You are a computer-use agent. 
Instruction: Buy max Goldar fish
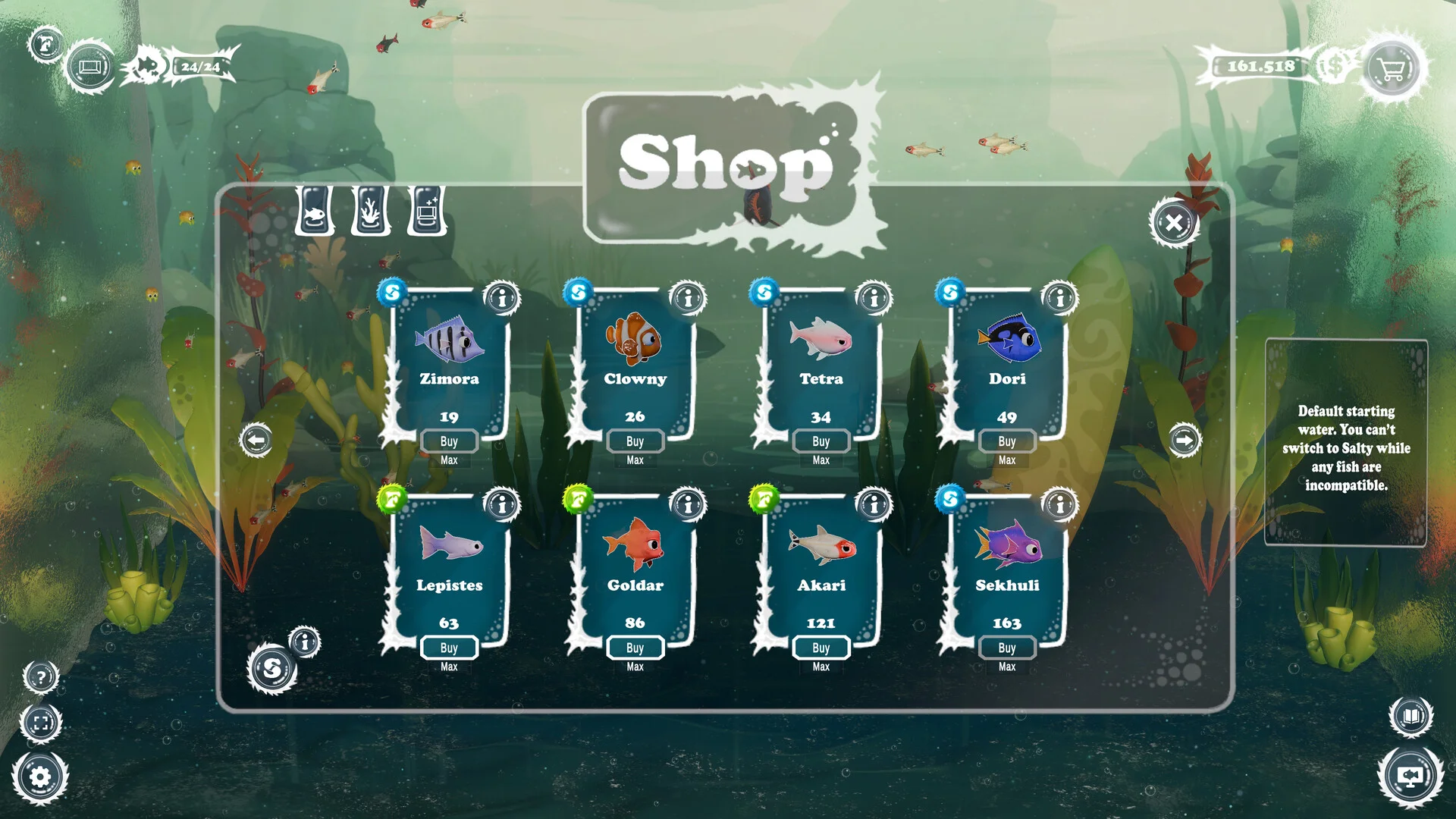click(635, 667)
